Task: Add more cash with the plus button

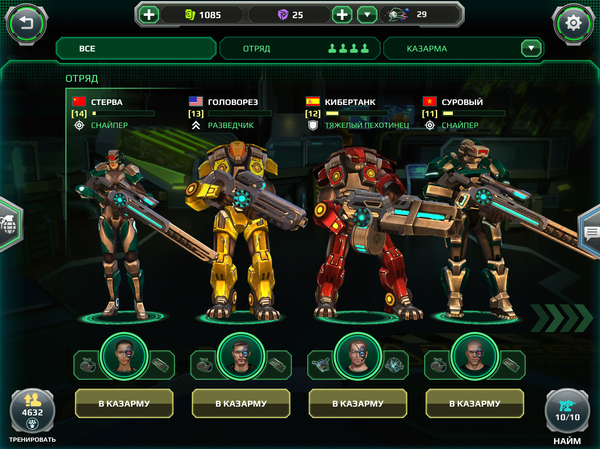Action: 149,15
